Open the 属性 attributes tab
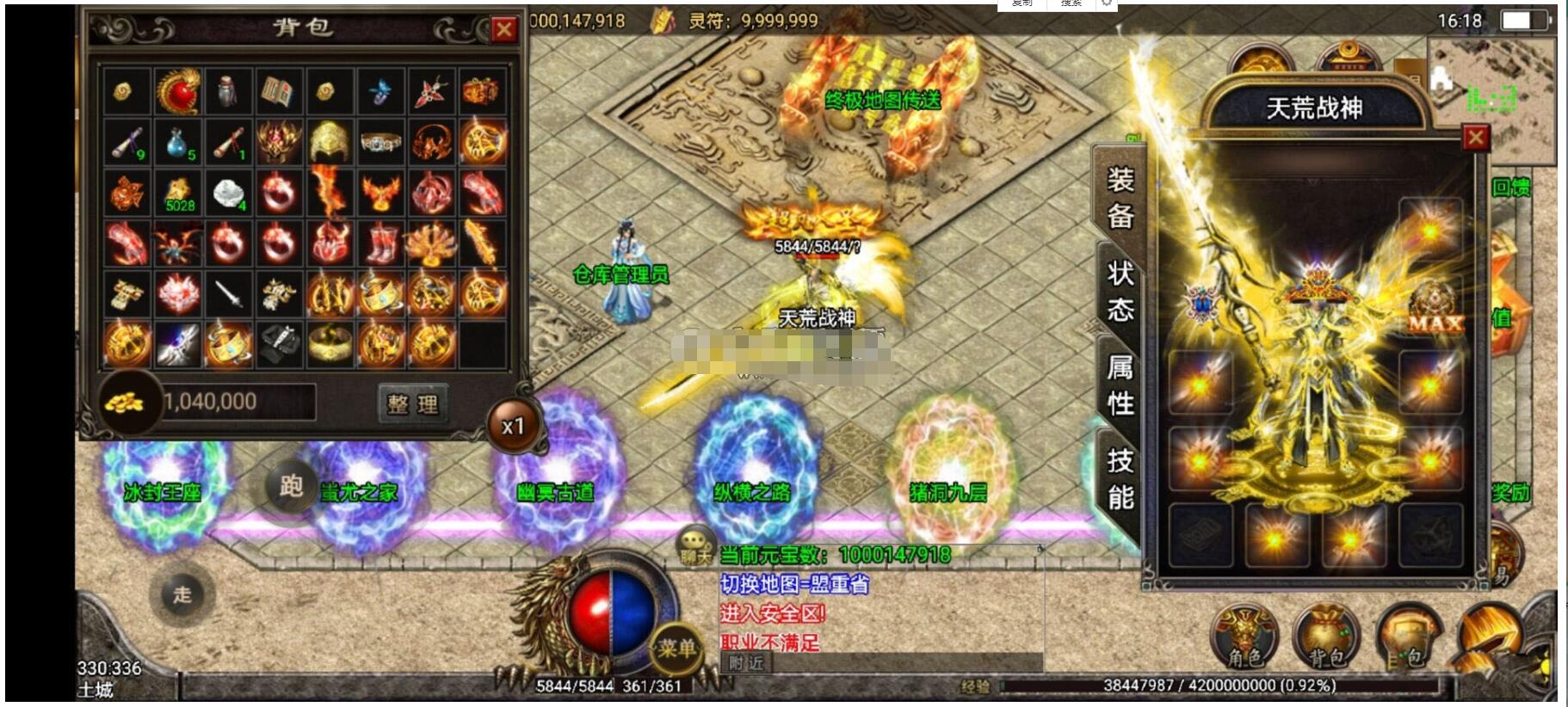The width and height of the screenshot is (1568, 707). pos(1120,384)
